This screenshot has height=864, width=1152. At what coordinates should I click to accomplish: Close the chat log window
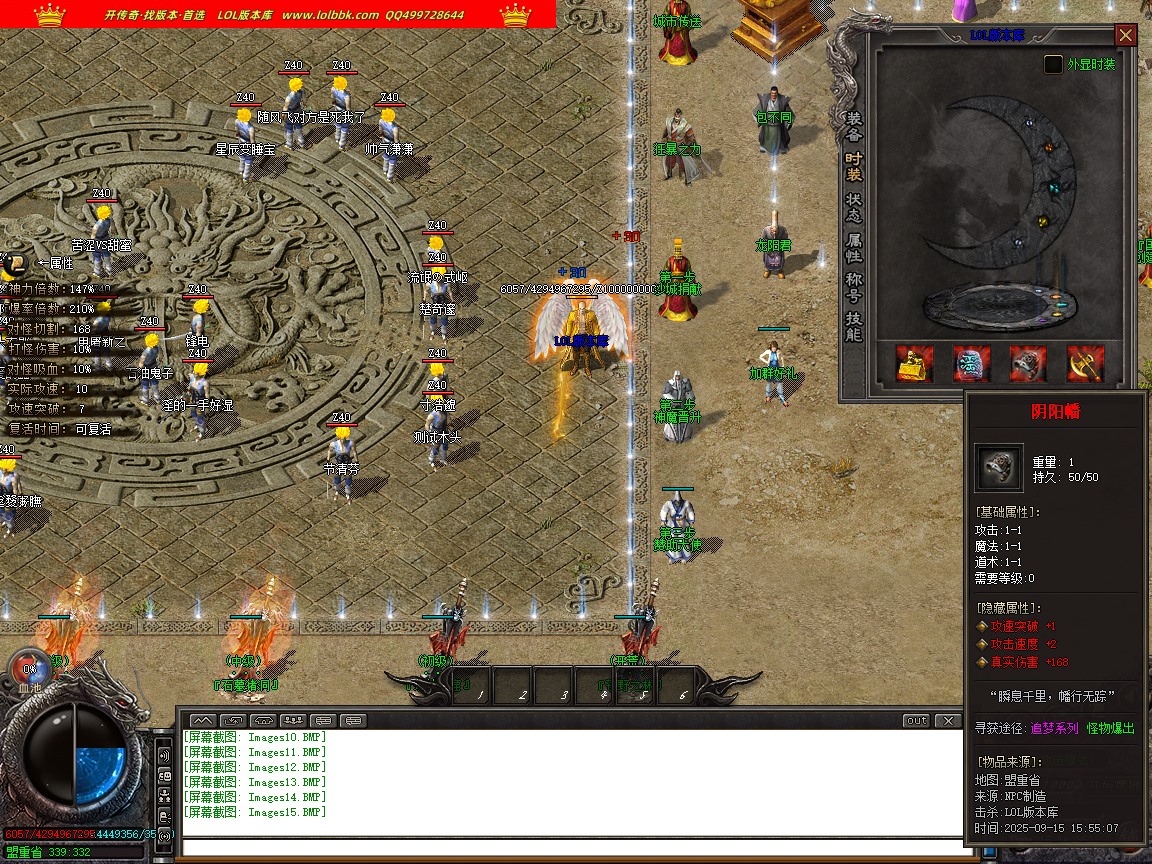coord(947,720)
